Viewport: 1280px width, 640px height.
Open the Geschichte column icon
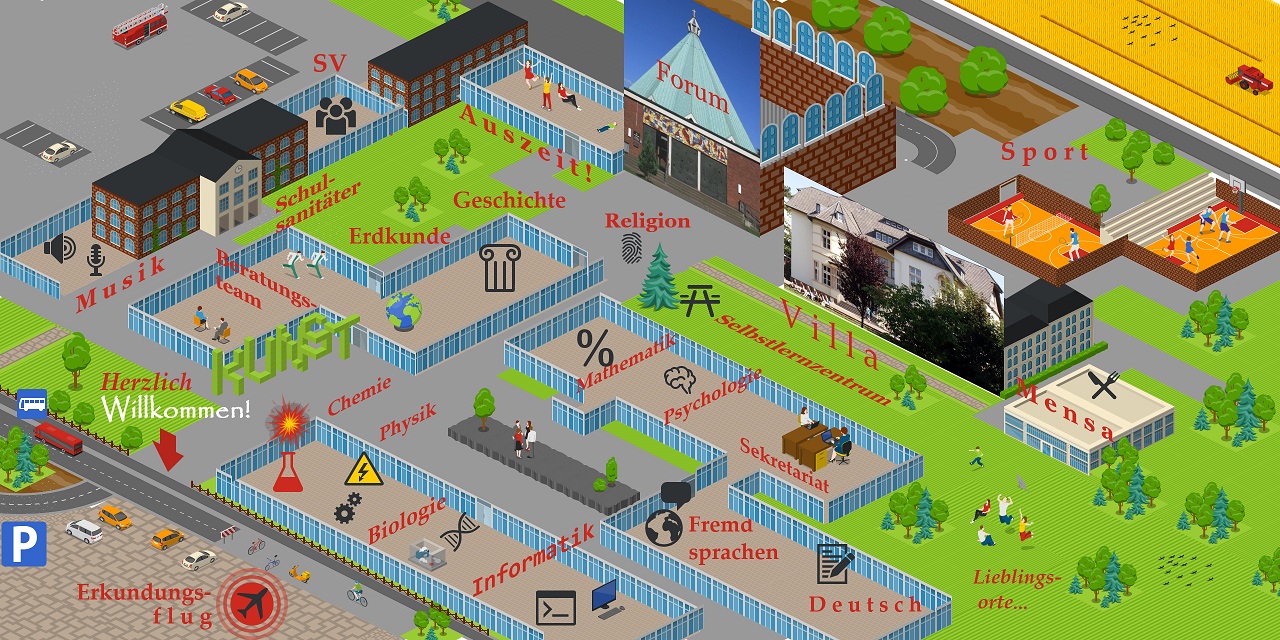pos(499,268)
